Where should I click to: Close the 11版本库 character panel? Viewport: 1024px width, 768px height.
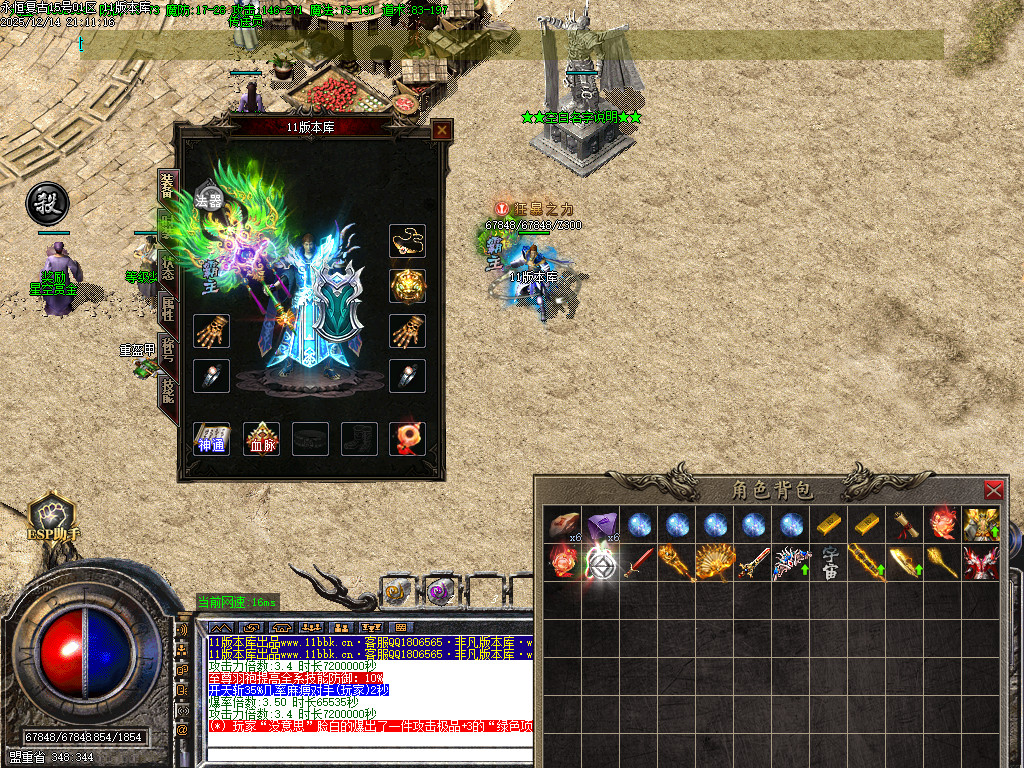click(x=442, y=130)
